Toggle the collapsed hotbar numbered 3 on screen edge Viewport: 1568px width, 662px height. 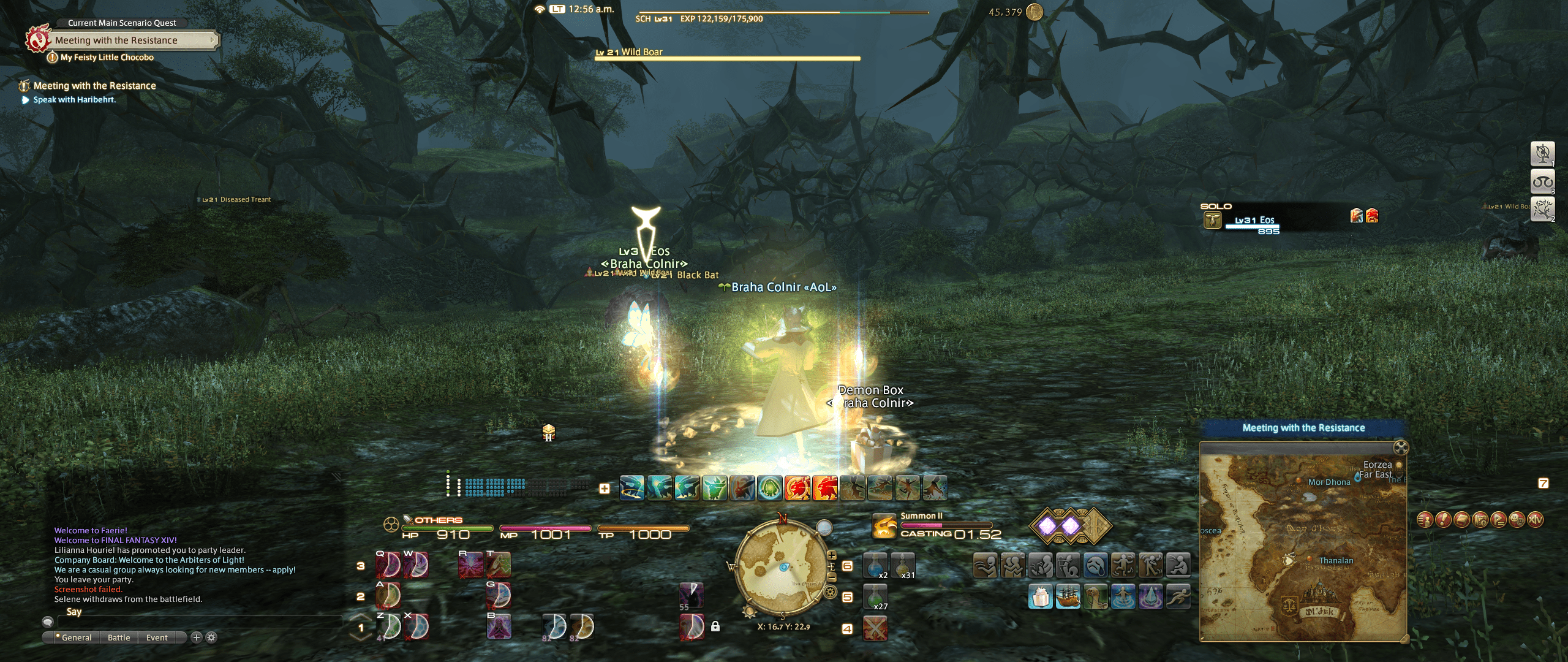tap(1543, 181)
